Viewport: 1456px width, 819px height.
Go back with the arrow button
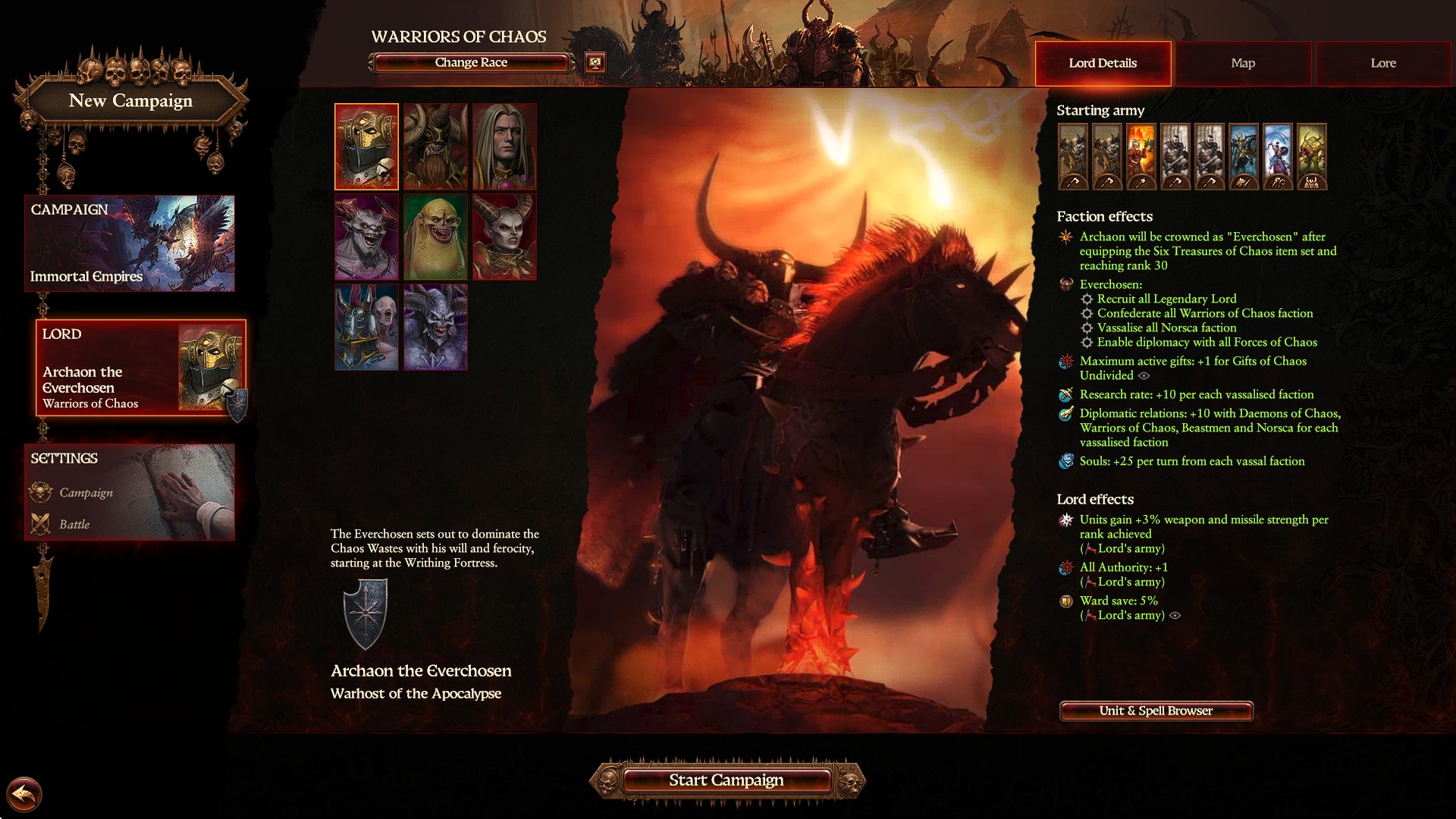click(24, 795)
